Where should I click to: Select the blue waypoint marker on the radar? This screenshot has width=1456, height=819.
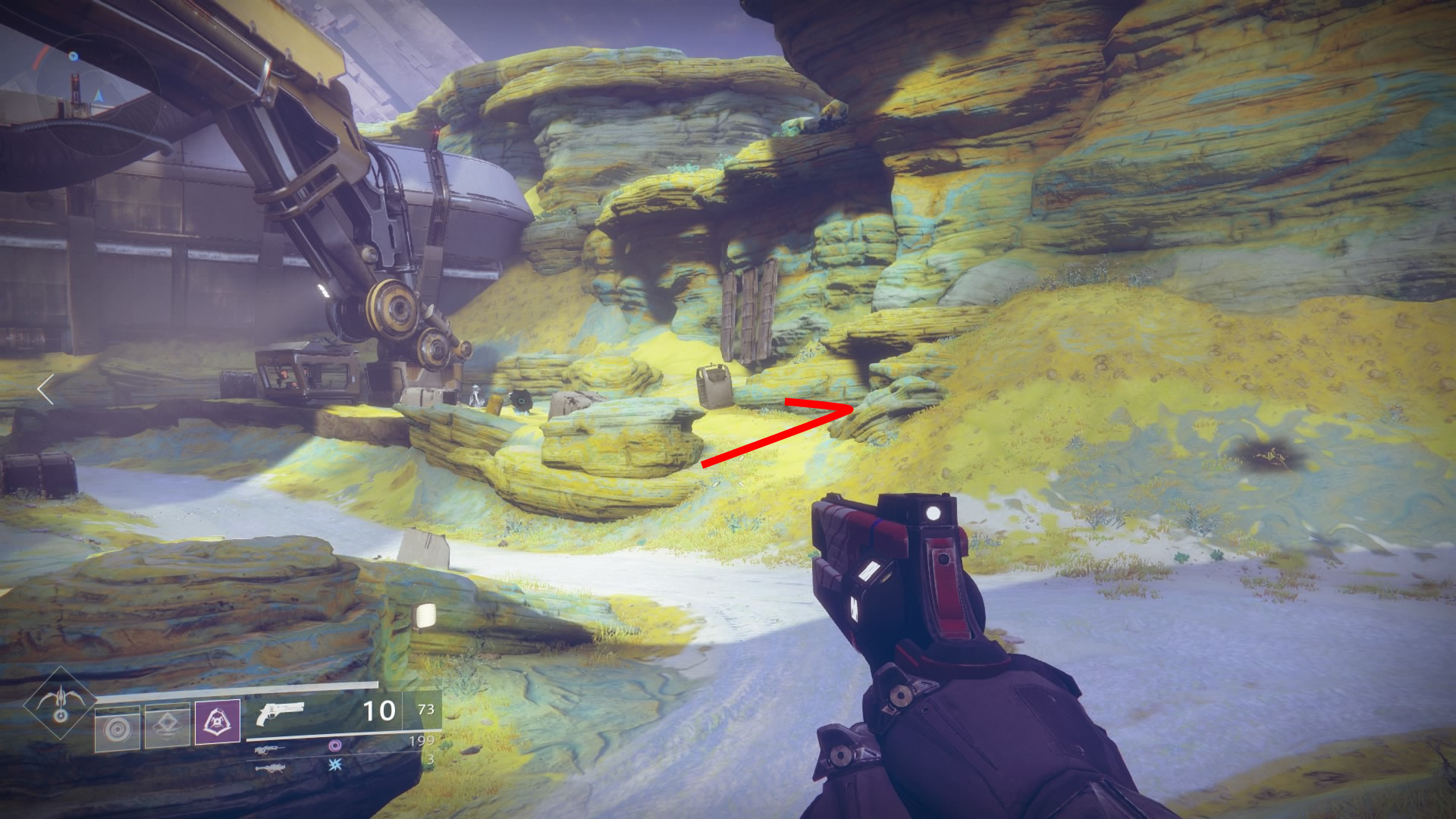click(74, 56)
